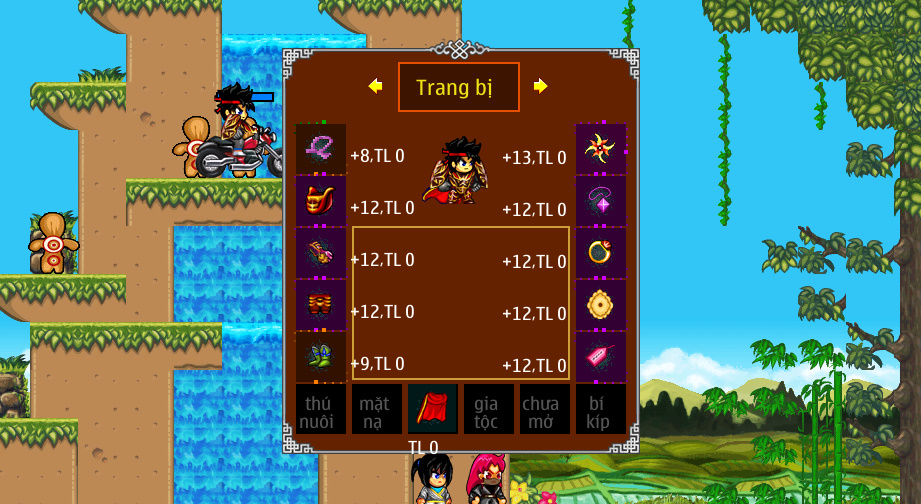Select the pink charm tag slot
921x504 pixels.
point(601,357)
